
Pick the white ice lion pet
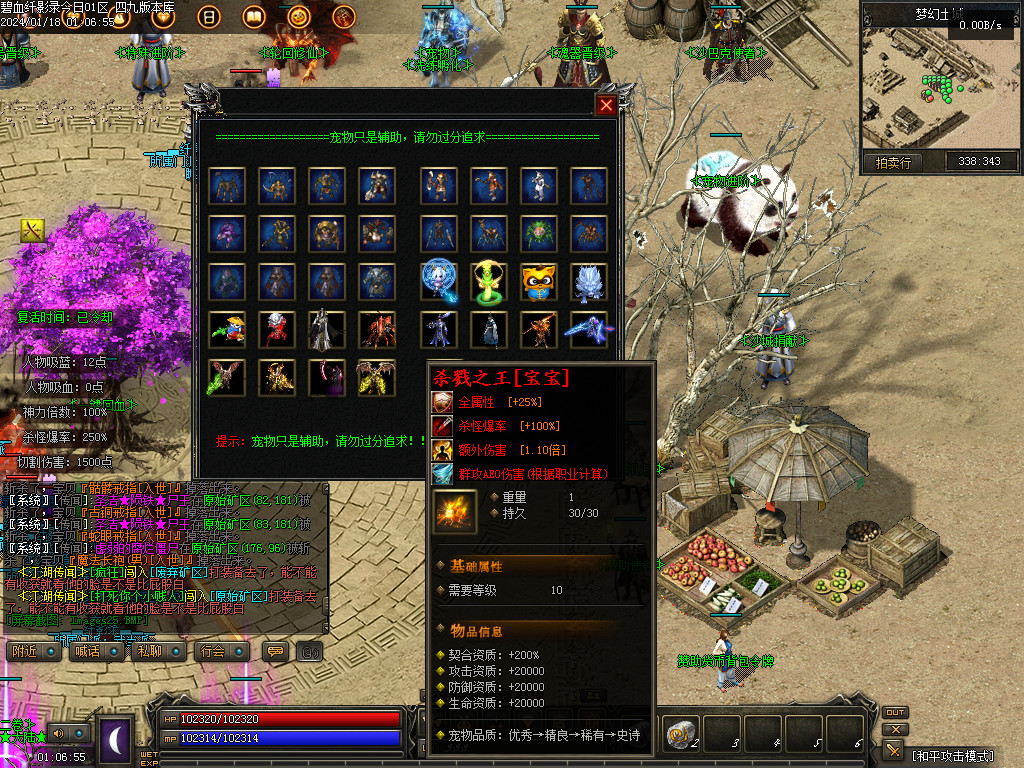tap(589, 282)
